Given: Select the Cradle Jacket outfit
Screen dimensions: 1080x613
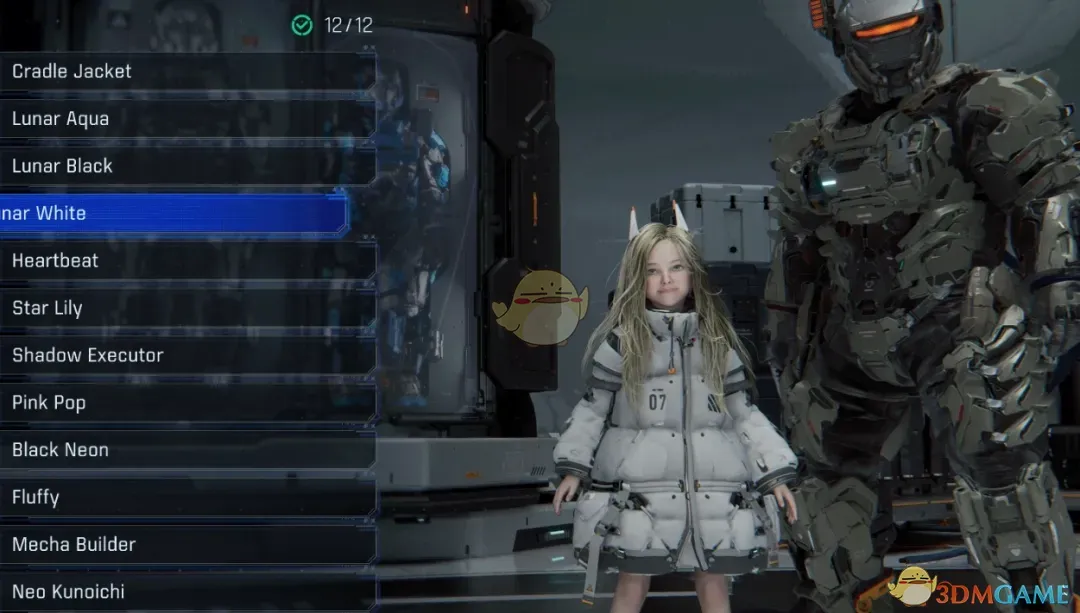Looking at the screenshot, I should click(185, 71).
